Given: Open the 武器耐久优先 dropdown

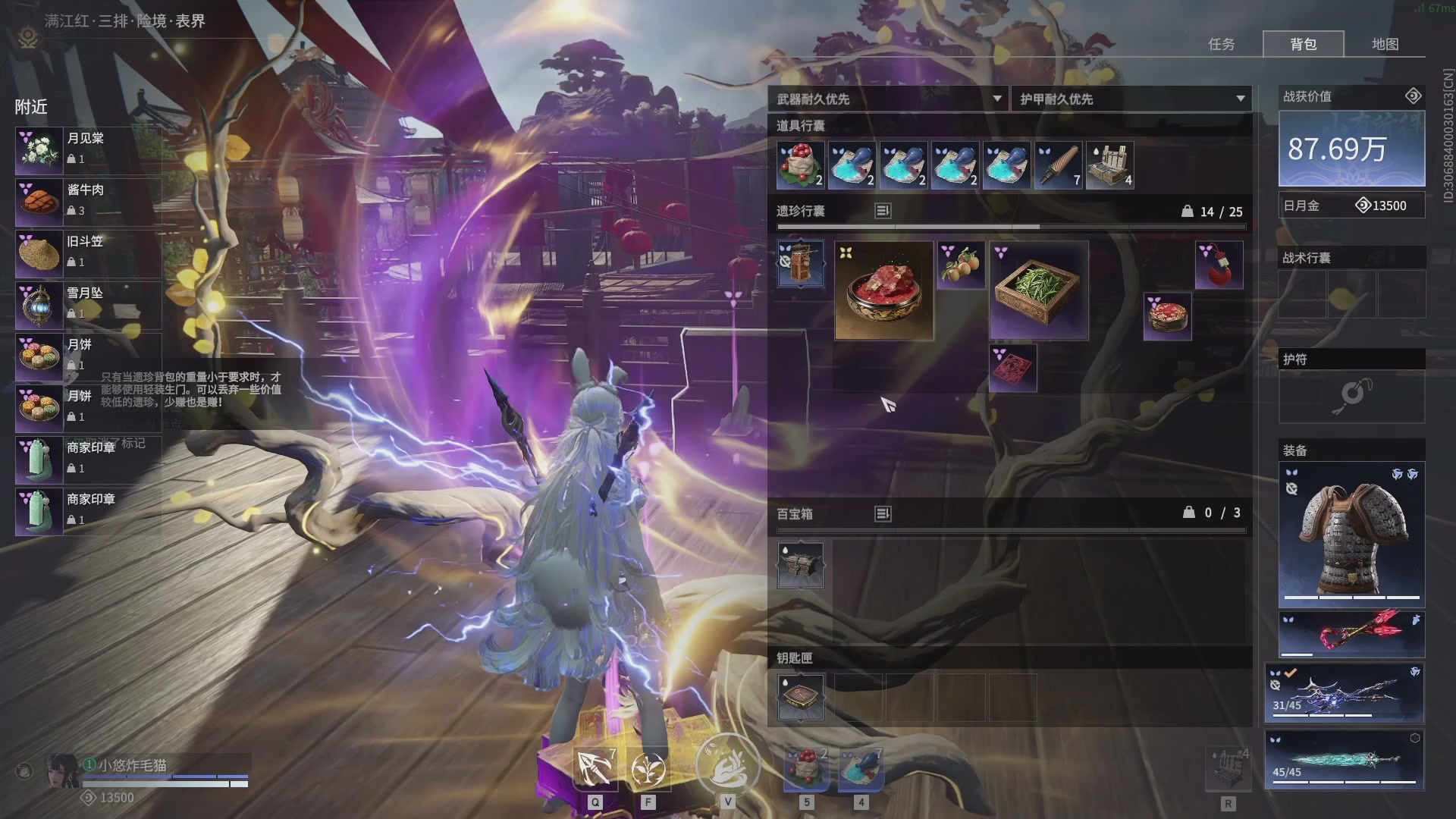Looking at the screenshot, I should point(888,99).
